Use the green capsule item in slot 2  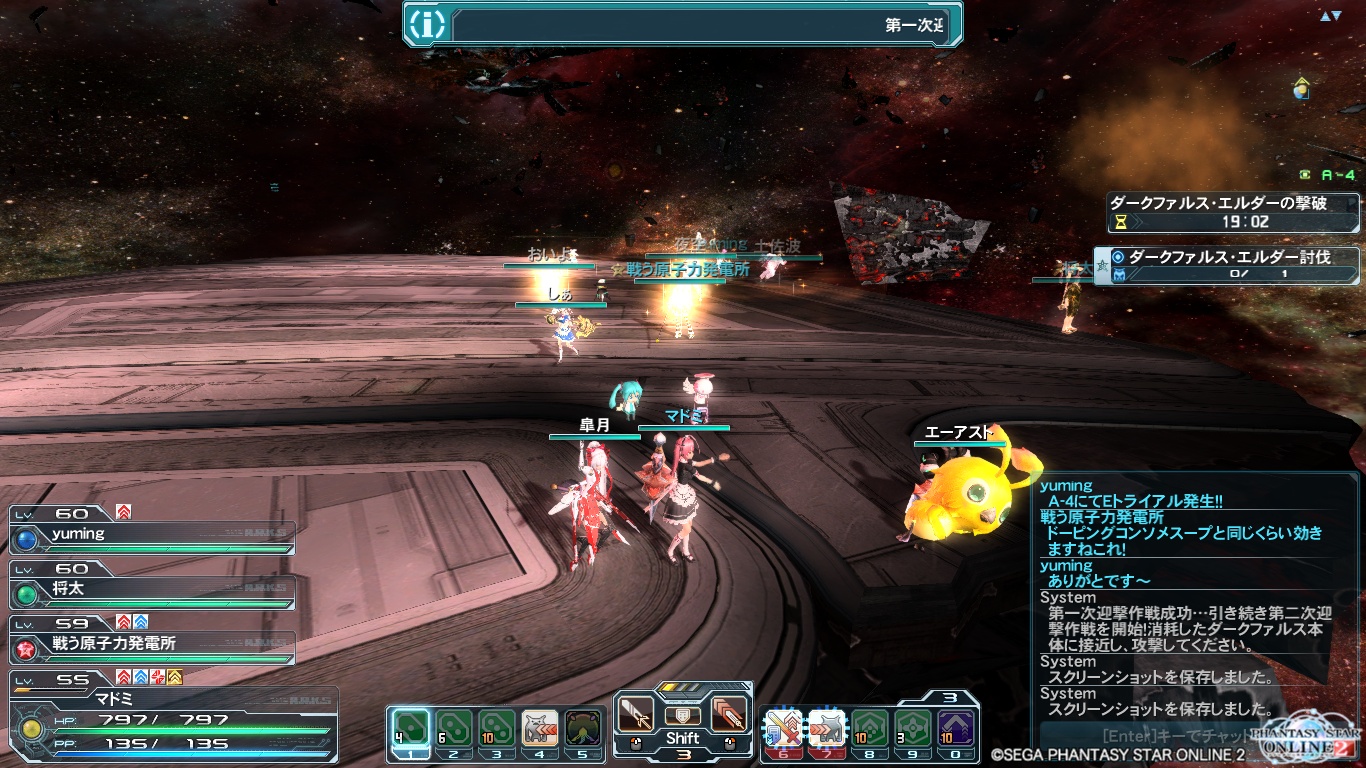(x=453, y=728)
